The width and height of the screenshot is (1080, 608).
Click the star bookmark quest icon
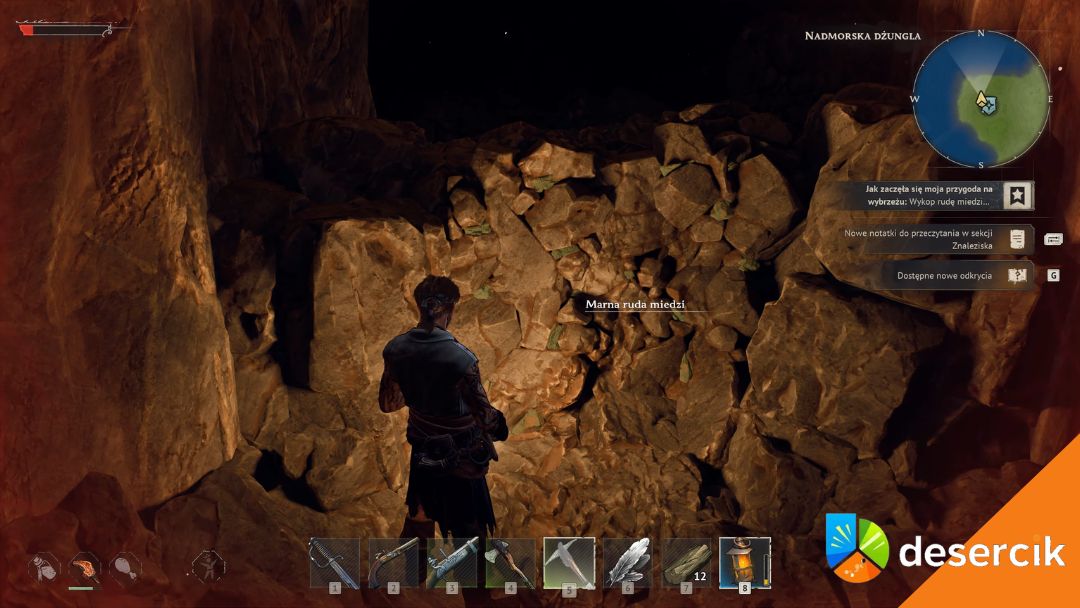tap(1018, 195)
